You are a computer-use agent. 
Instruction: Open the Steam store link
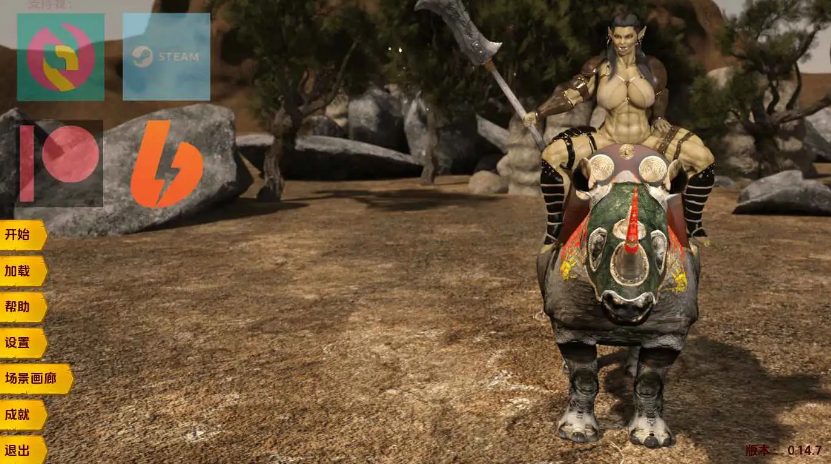tap(166, 57)
